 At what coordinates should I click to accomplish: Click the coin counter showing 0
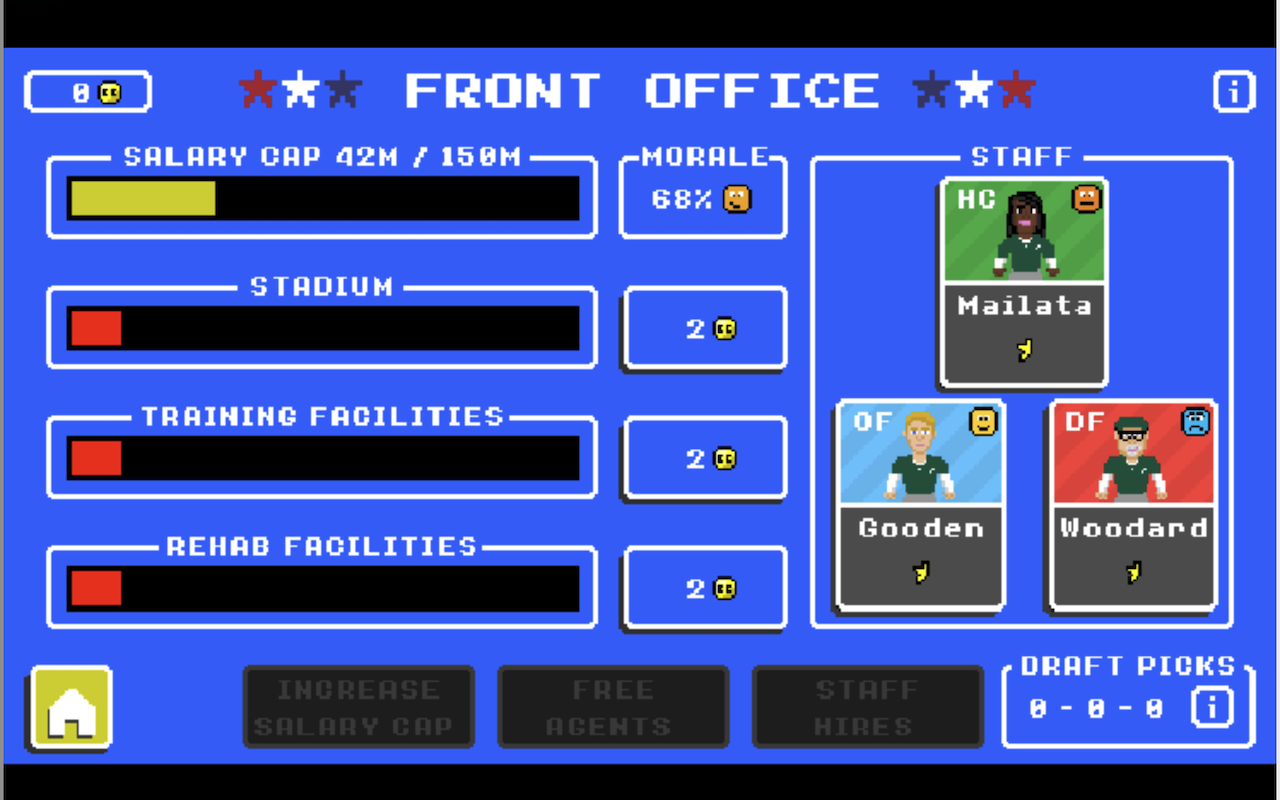[87, 91]
